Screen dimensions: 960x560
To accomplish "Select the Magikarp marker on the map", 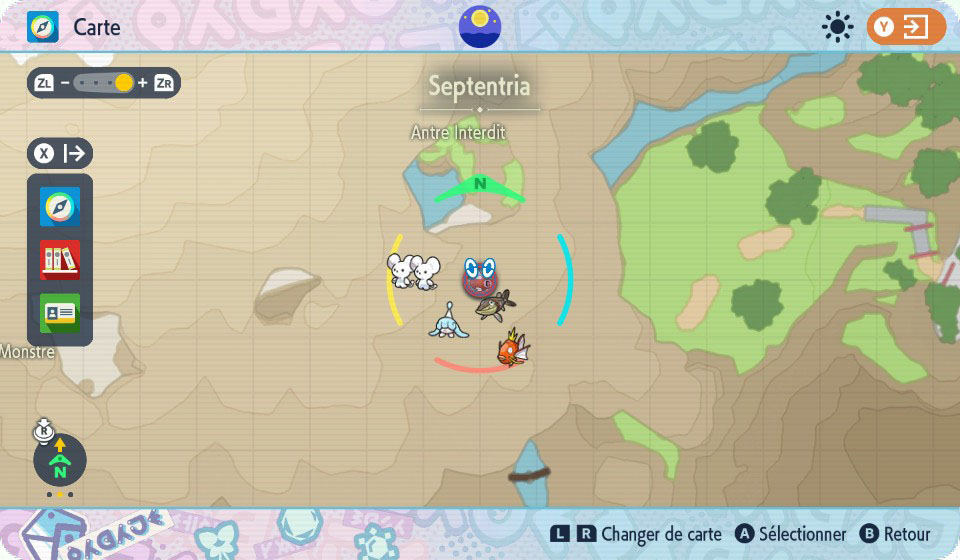I will (x=512, y=349).
